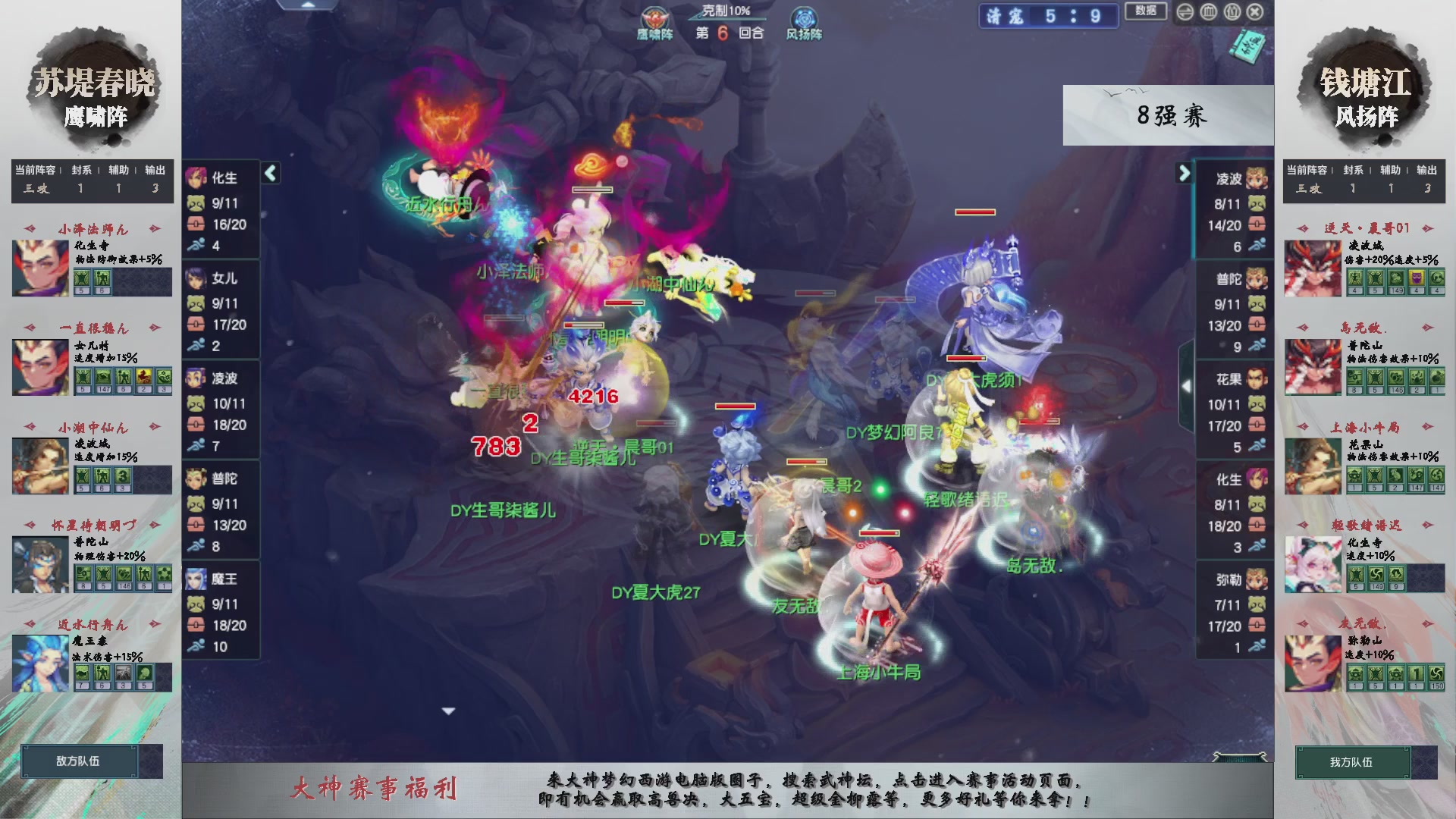Click the 化生 pet face icon in left panel
This screenshot has height=819, width=1456.
(x=197, y=179)
